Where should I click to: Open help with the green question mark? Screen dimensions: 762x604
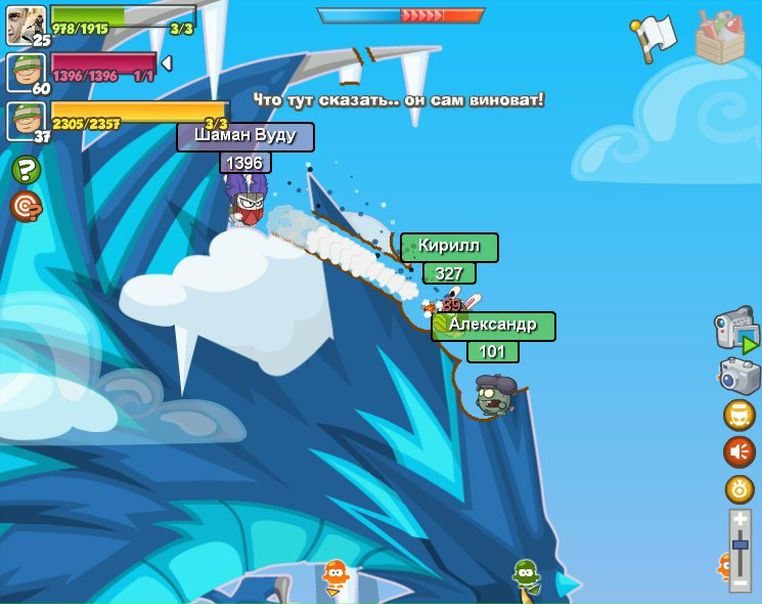tap(26, 170)
